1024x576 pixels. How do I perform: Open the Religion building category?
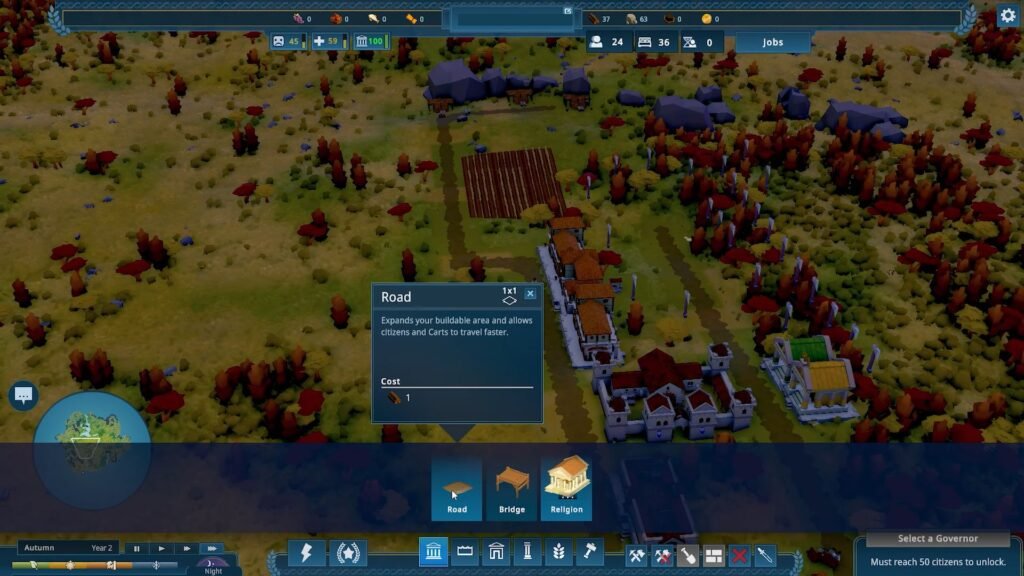566,490
